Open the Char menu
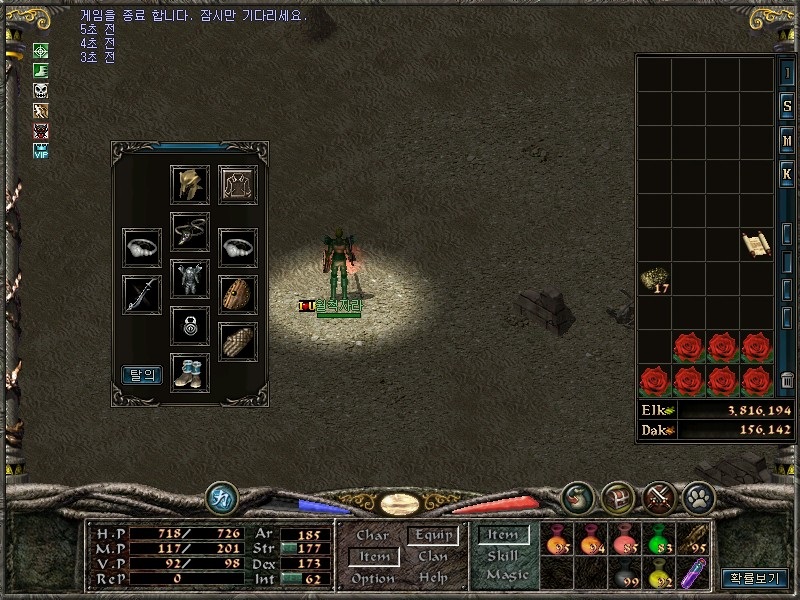 372,536
